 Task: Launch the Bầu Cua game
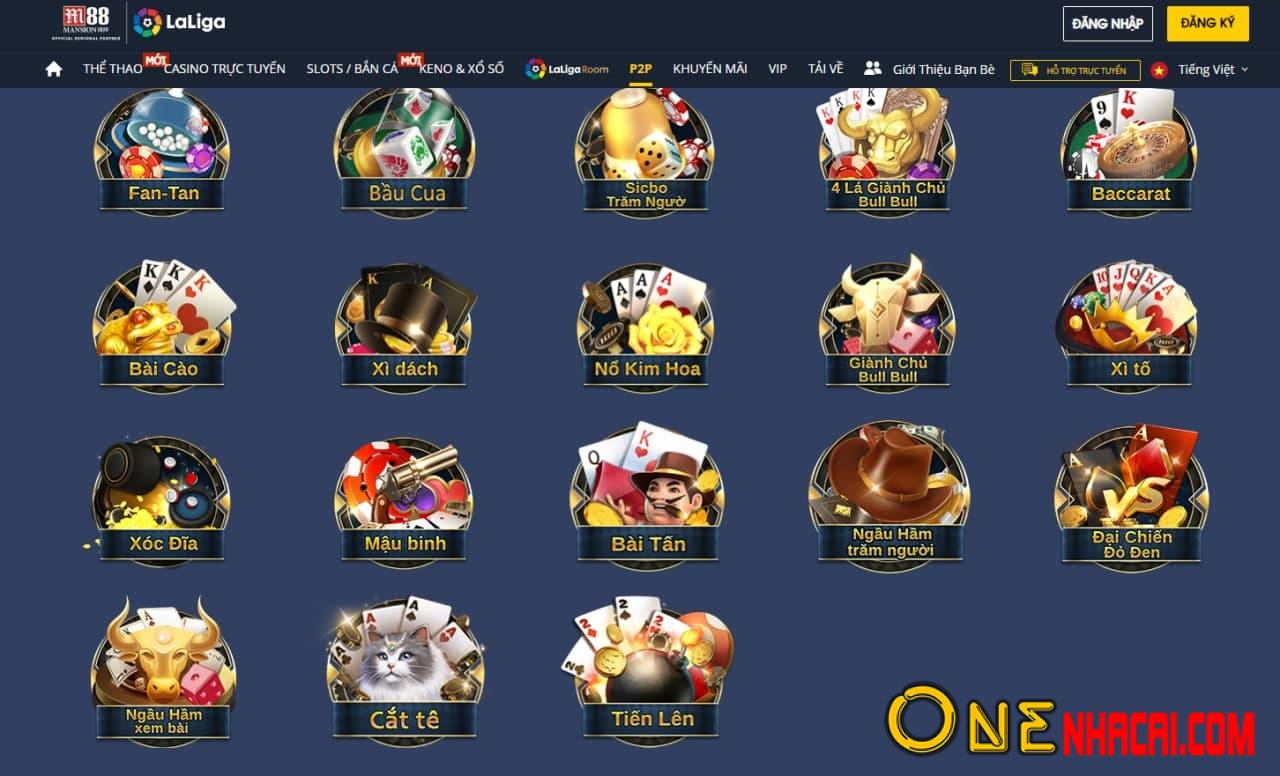point(404,150)
